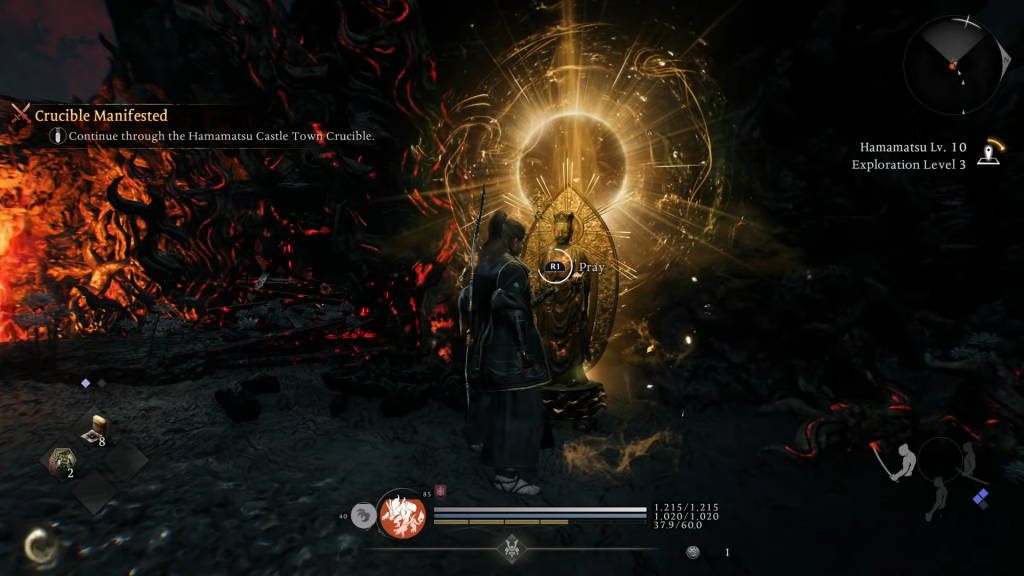Click the crest emblem below the stamina bar

tap(513, 548)
